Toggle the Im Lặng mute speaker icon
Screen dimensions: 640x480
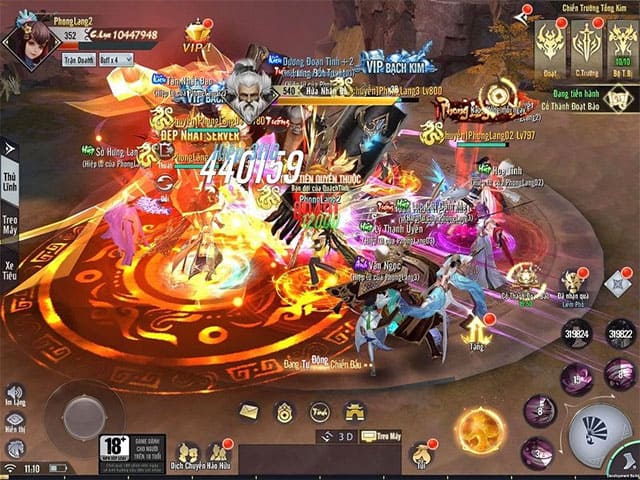(15, 393)
